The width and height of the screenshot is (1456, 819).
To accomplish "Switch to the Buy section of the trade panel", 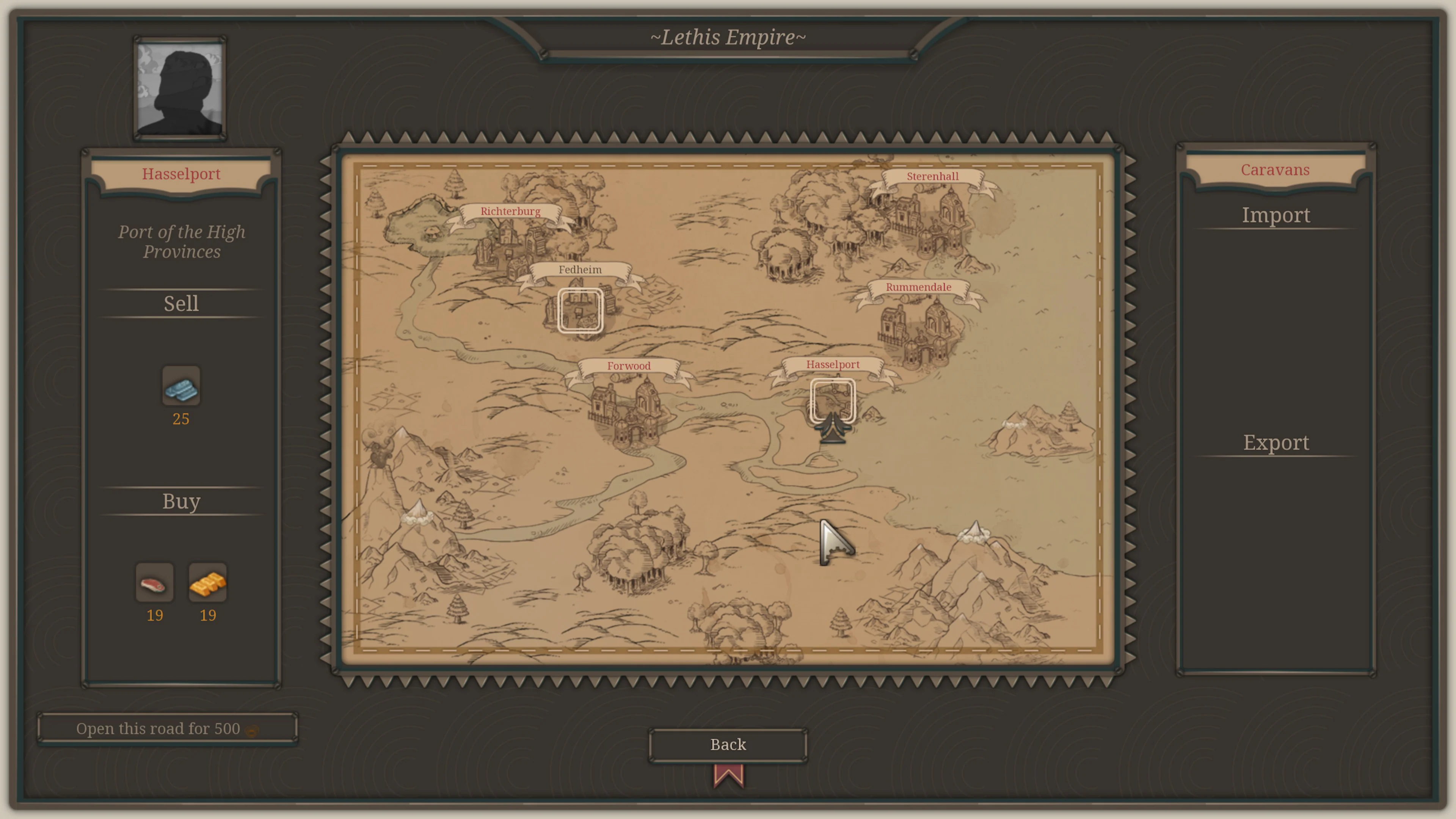I will click(181, 501).
